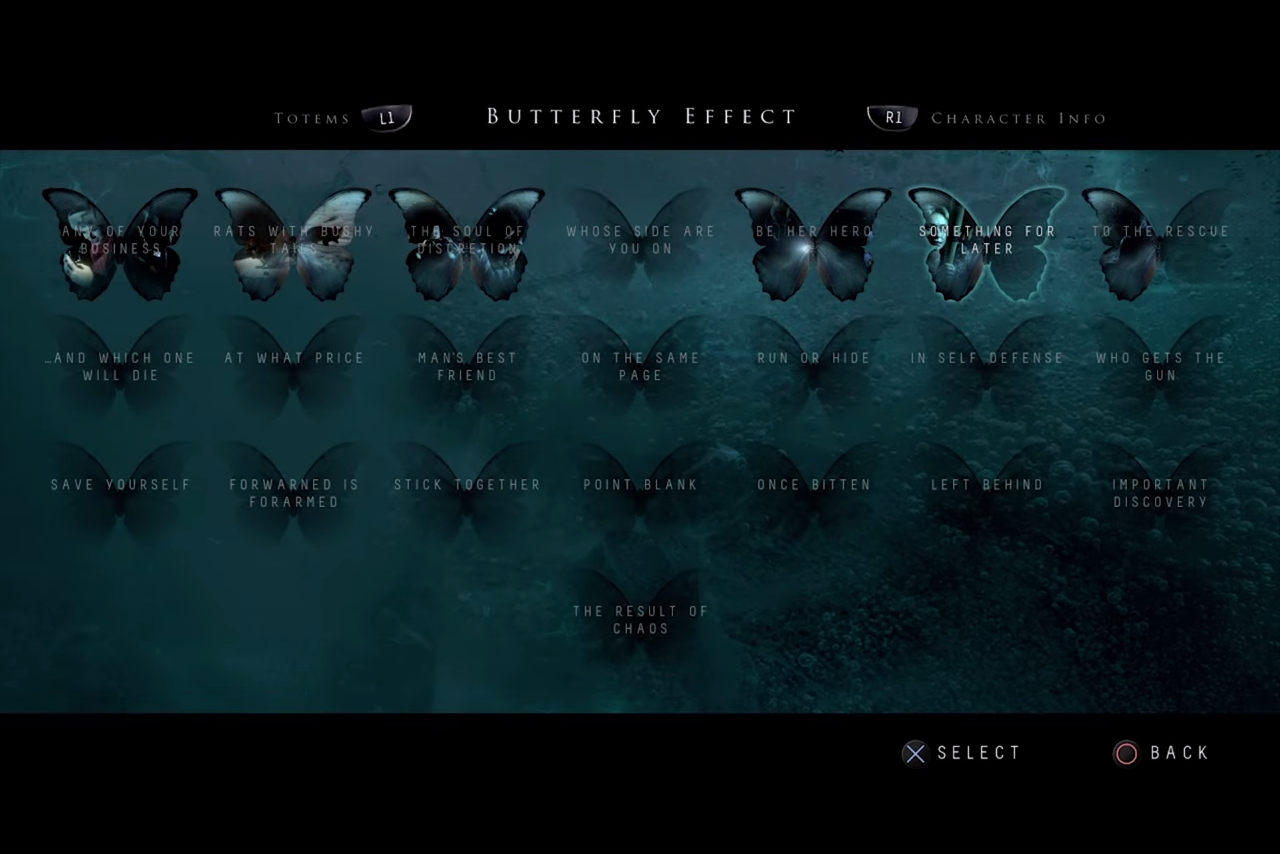Select the Point Blank butterfly

tap(641, 493)
